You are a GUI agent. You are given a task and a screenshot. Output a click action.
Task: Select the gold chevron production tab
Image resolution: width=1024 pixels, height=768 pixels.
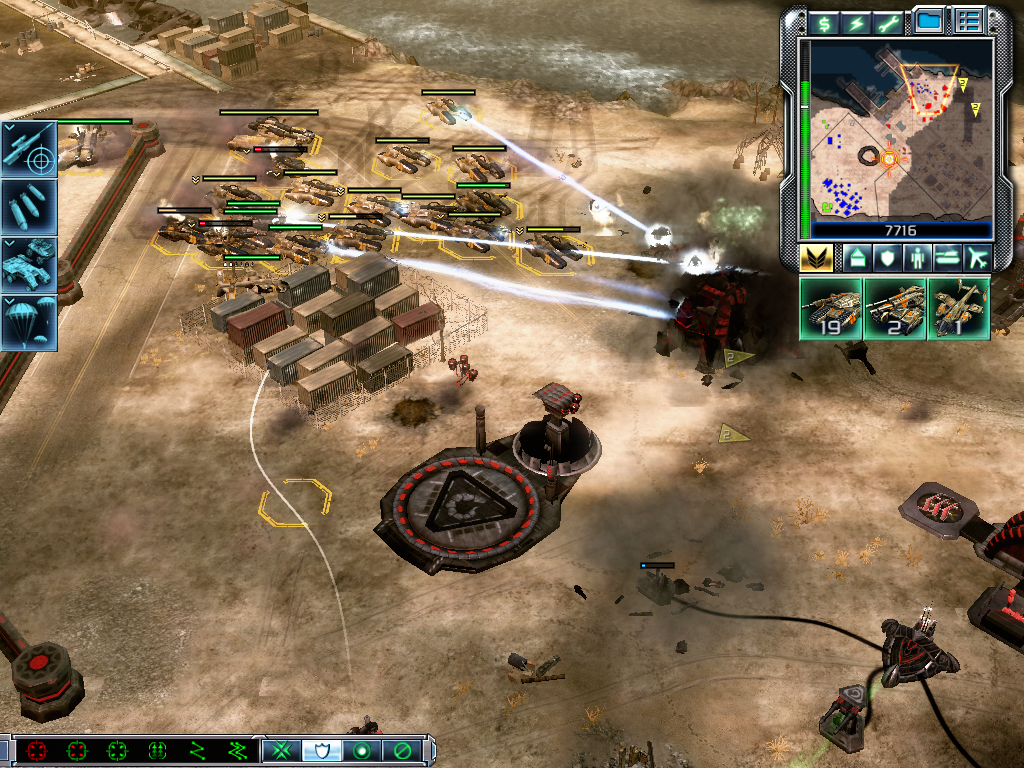coord(816,258)
